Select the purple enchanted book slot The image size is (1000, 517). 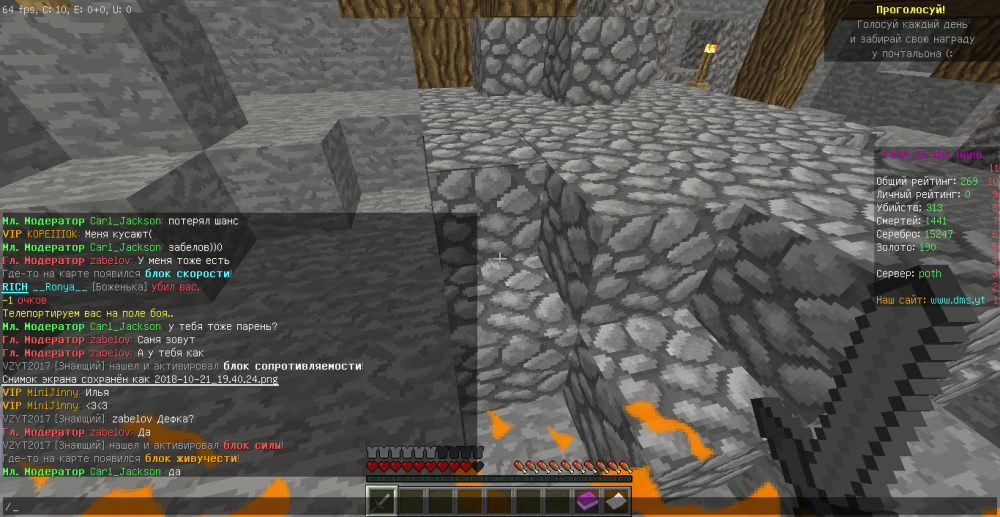tap(587, 500)
